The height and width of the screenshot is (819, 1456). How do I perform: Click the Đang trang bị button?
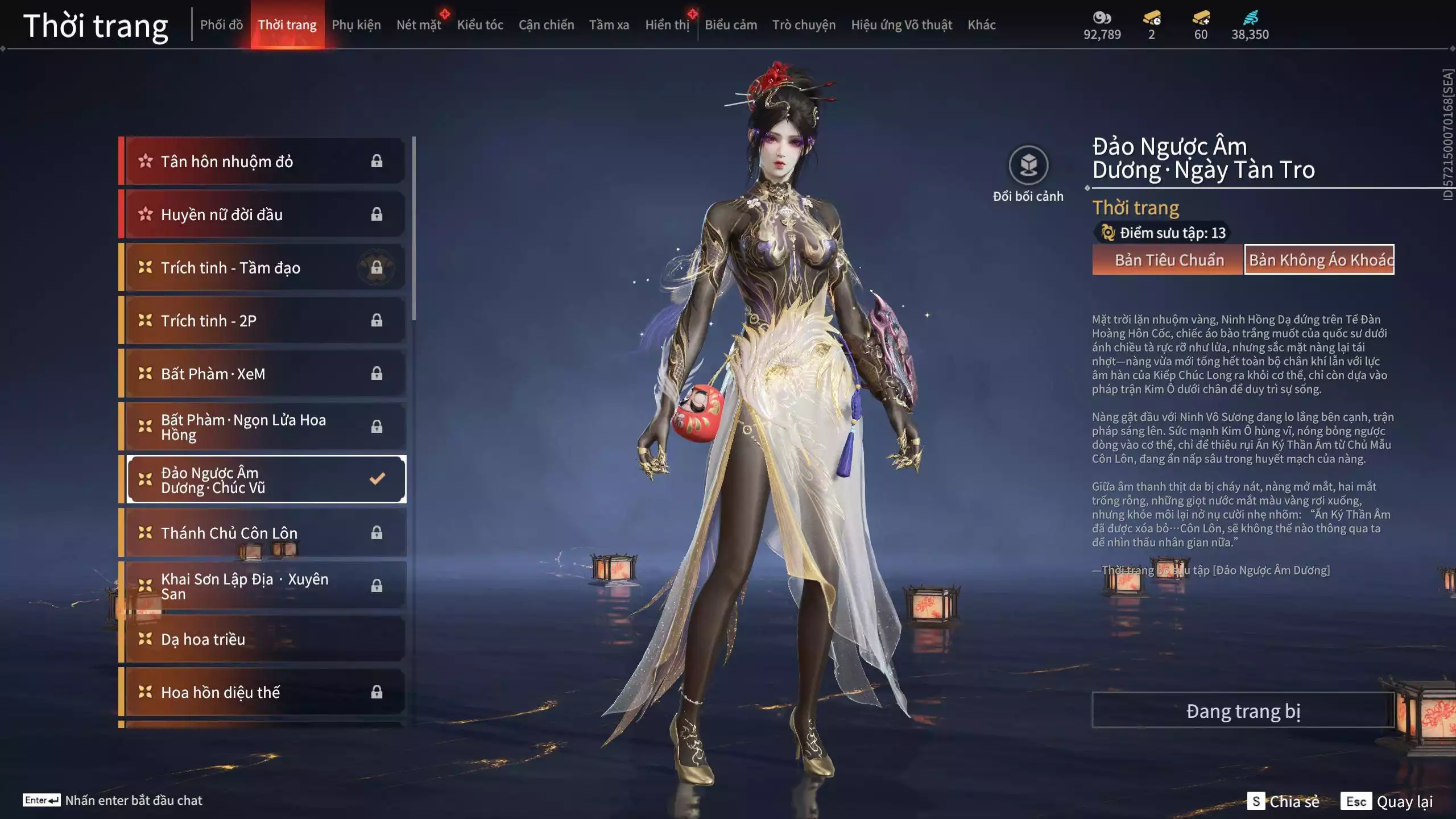pos(1243,711)
